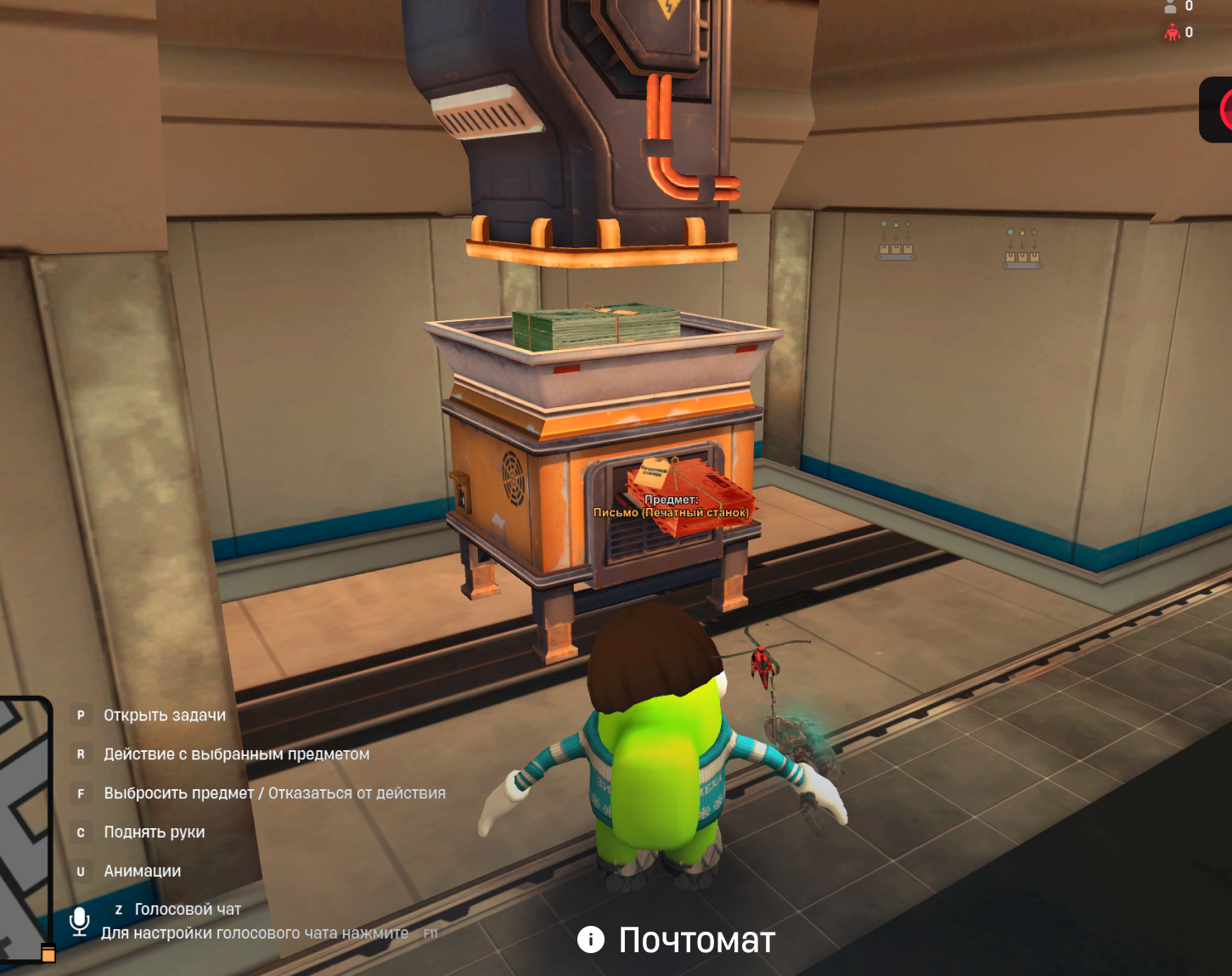Click the orange marker on the minimap
The height and width of the screenshot is (976, 1232).
48,954
